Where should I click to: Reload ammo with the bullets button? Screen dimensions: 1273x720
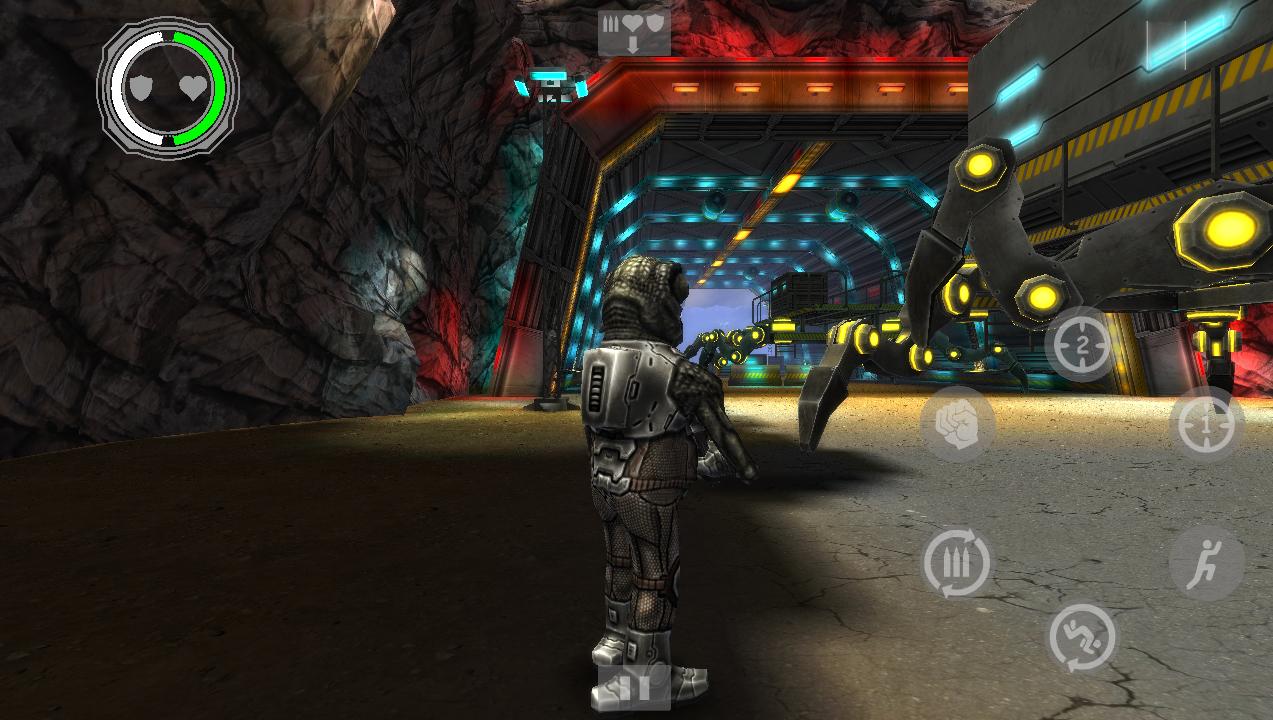(x=957, y=562)
